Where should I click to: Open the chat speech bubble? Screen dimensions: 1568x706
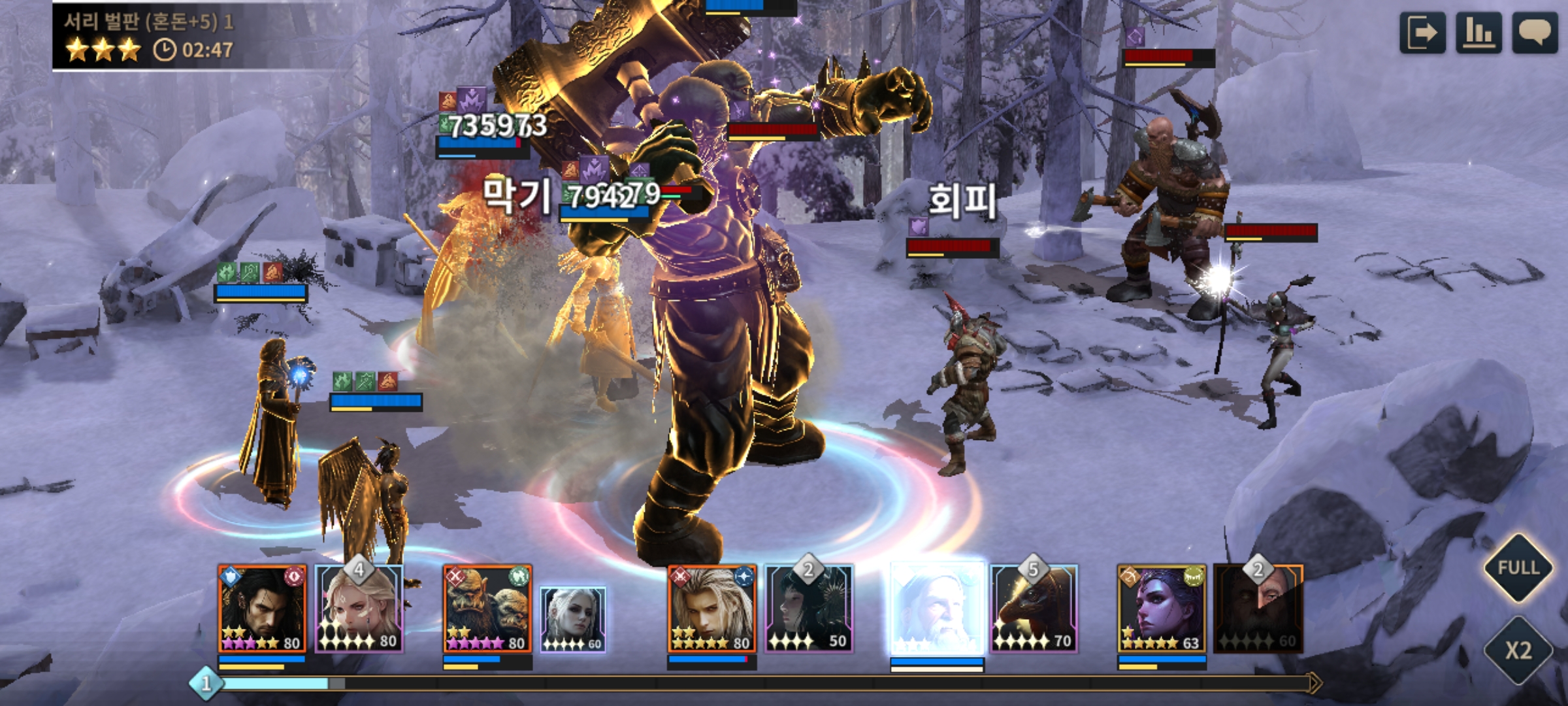tap(1535, 33)
